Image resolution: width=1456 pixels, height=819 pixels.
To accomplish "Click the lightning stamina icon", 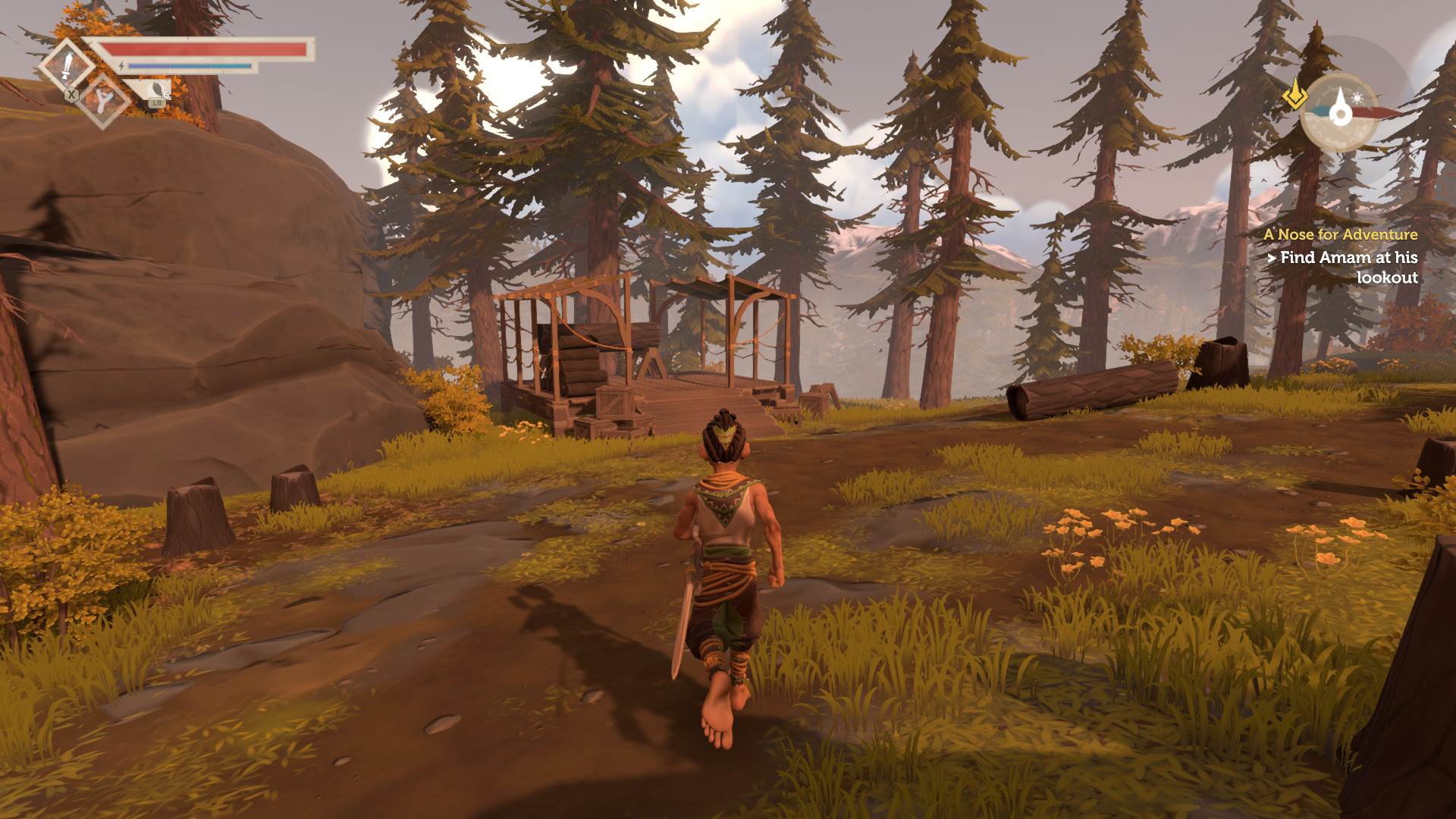I will click(x=121, y=66).
